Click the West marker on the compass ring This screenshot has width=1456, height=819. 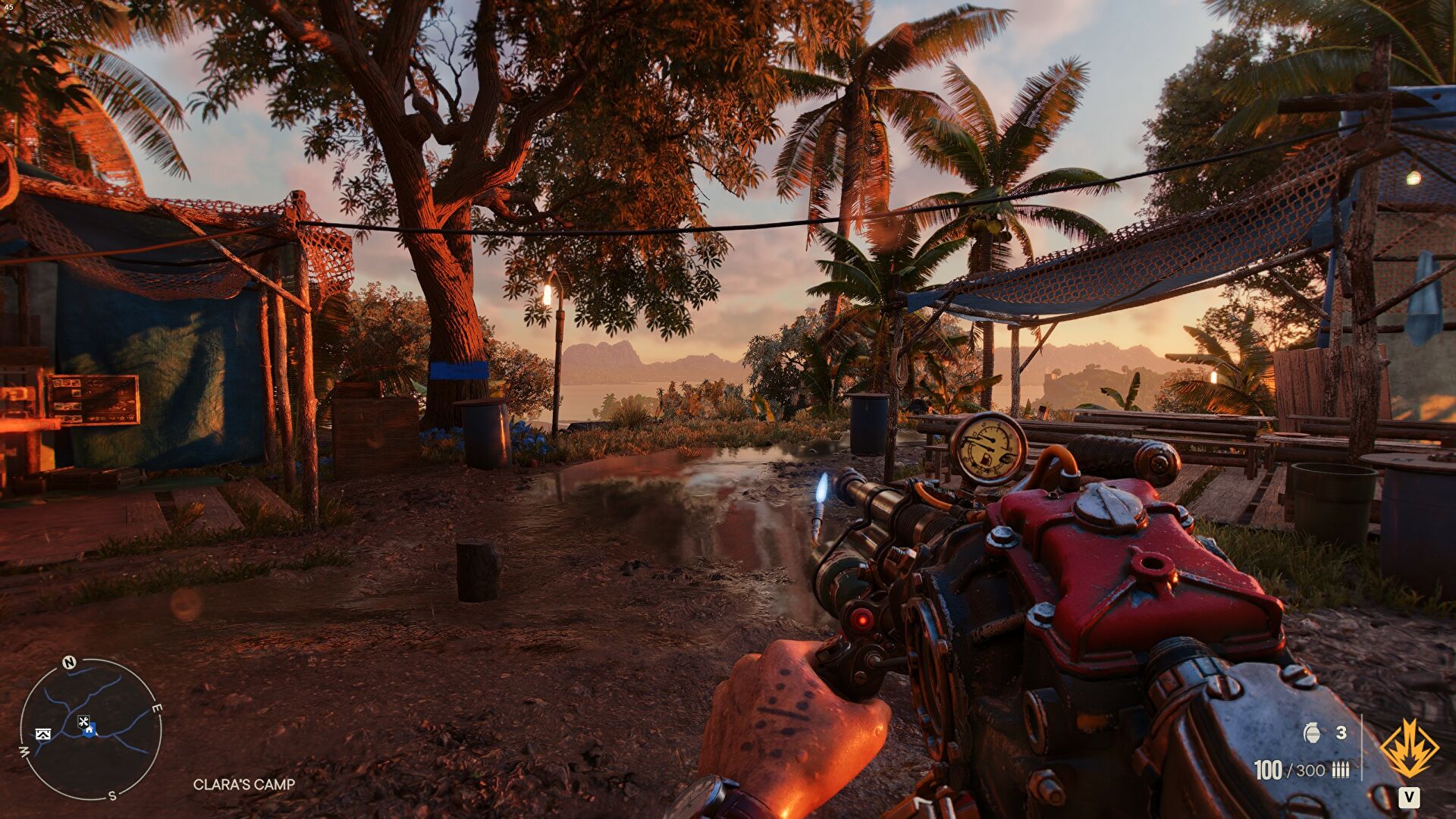coord(24,750)
